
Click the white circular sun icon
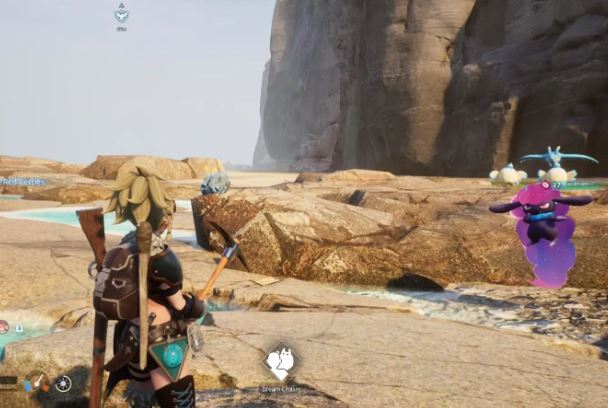[x=63, y=383]
